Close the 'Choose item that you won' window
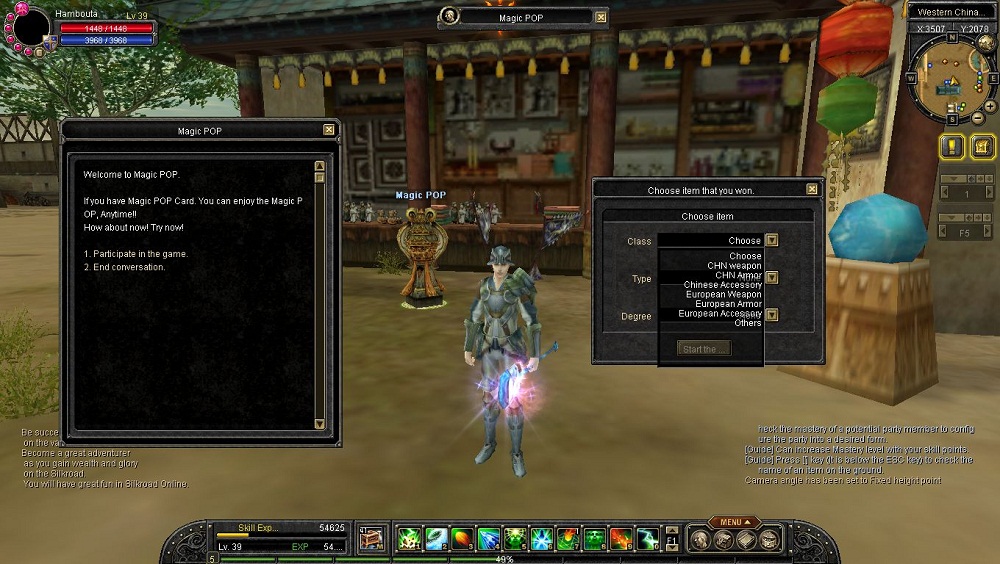Viewport: 1000px width, 564px height. [x=811, y=189]
